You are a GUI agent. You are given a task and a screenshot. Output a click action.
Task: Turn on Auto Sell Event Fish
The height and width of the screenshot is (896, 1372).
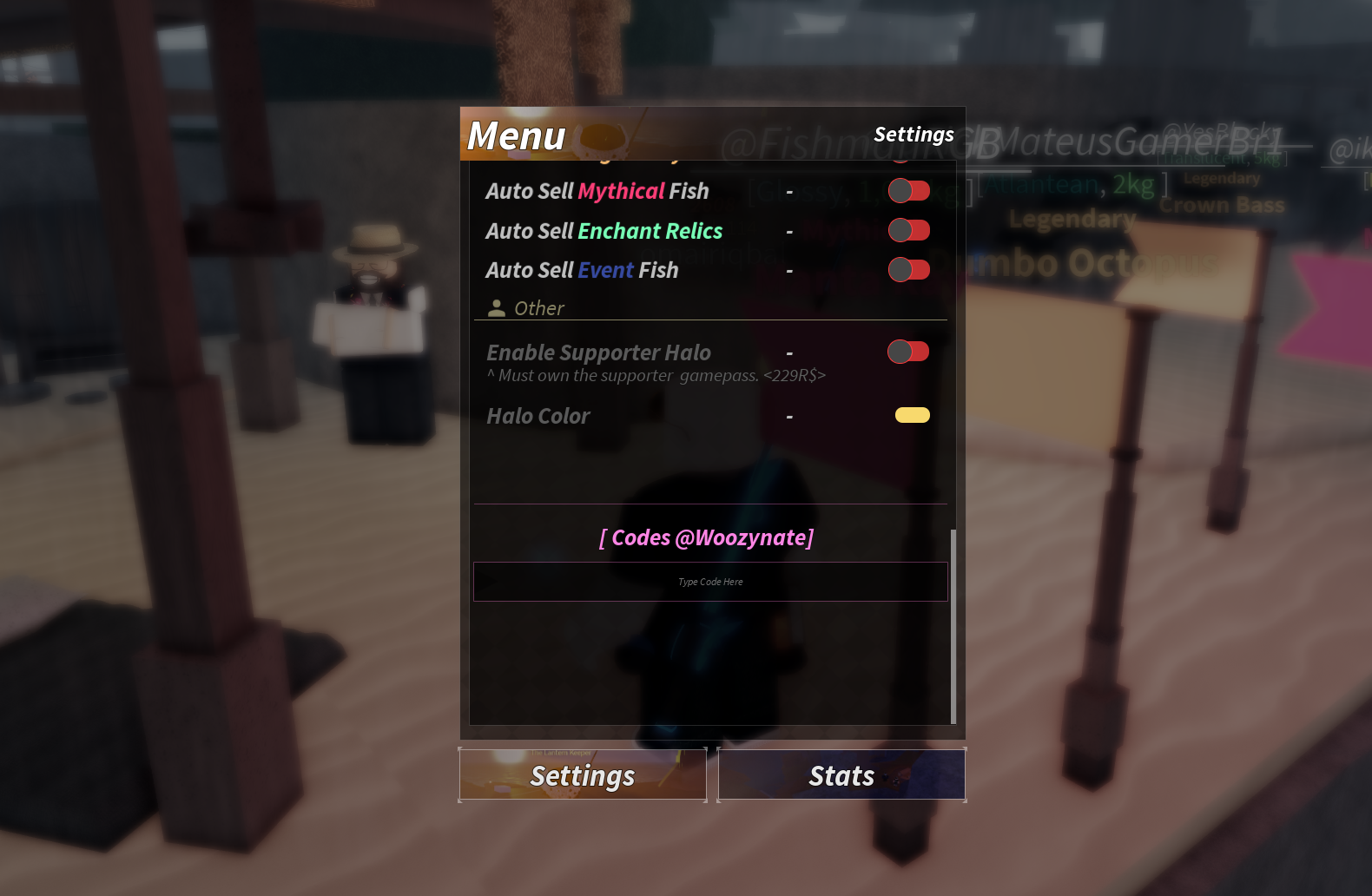[909, 269]
